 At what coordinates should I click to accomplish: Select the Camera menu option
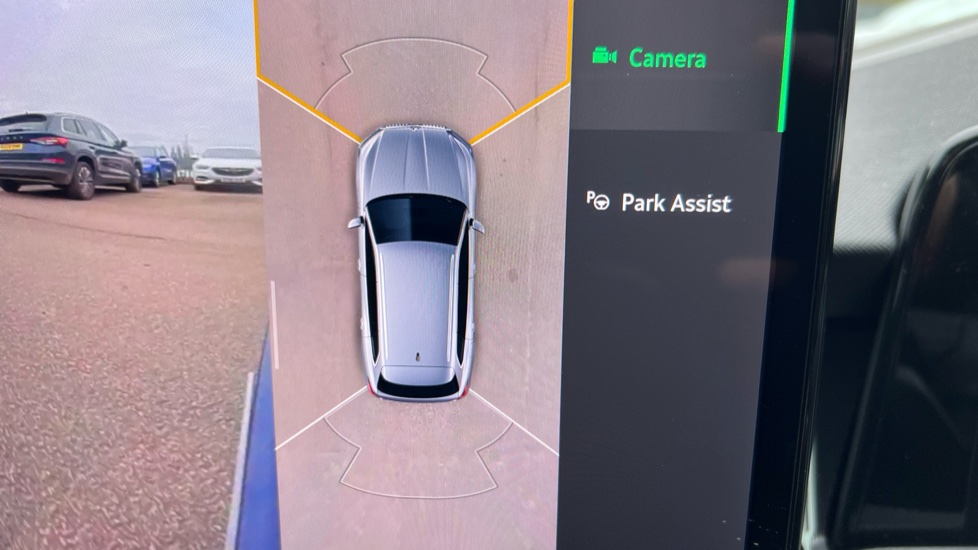pos(666,58)
